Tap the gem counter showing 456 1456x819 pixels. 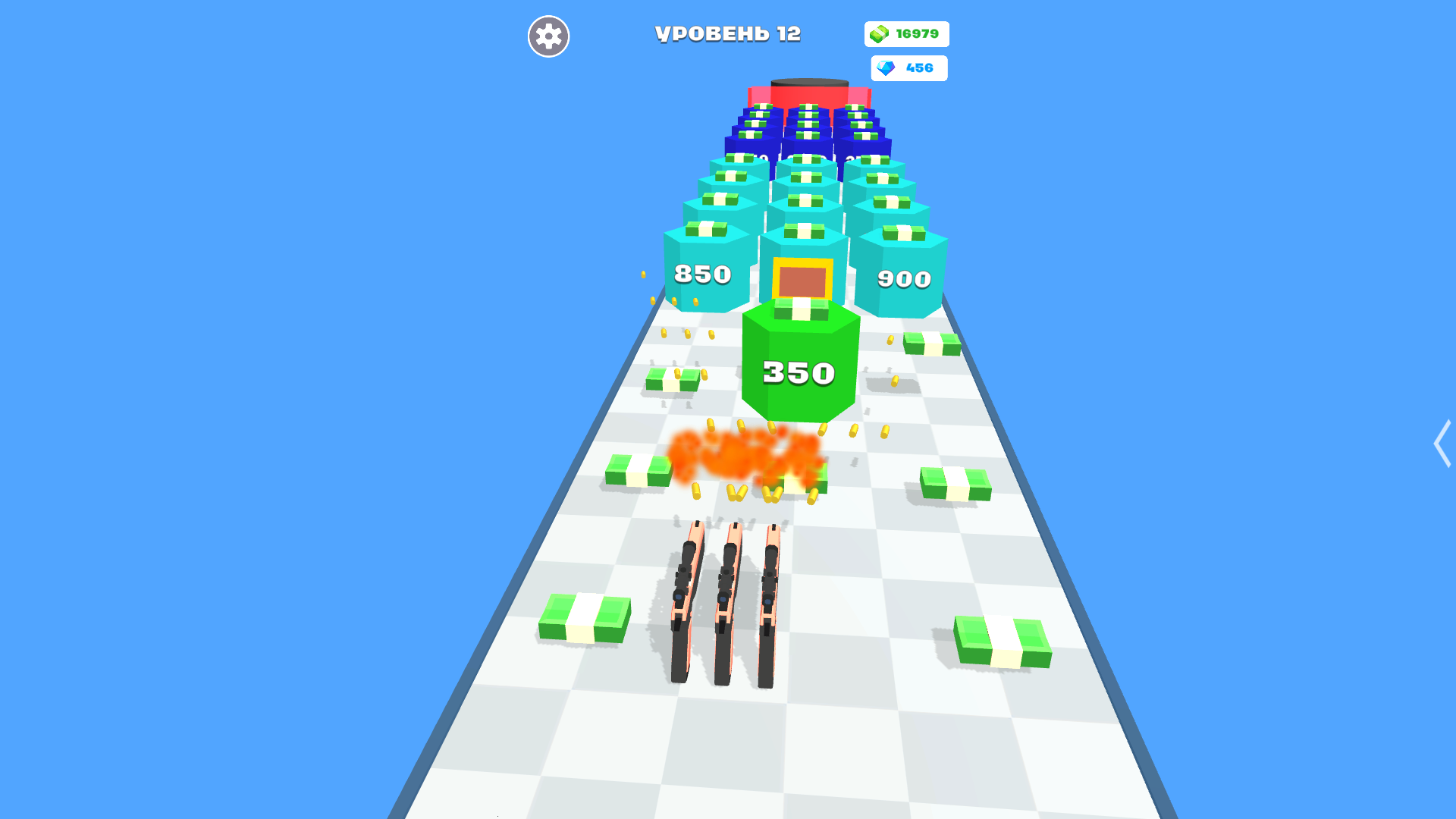click(918, 67)
